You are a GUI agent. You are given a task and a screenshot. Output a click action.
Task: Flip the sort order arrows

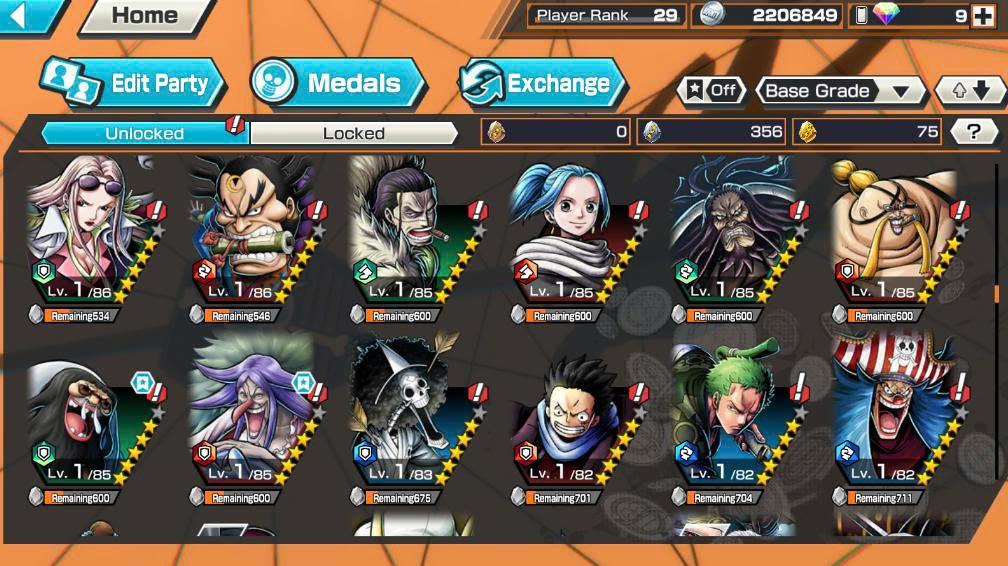[969, 91]
